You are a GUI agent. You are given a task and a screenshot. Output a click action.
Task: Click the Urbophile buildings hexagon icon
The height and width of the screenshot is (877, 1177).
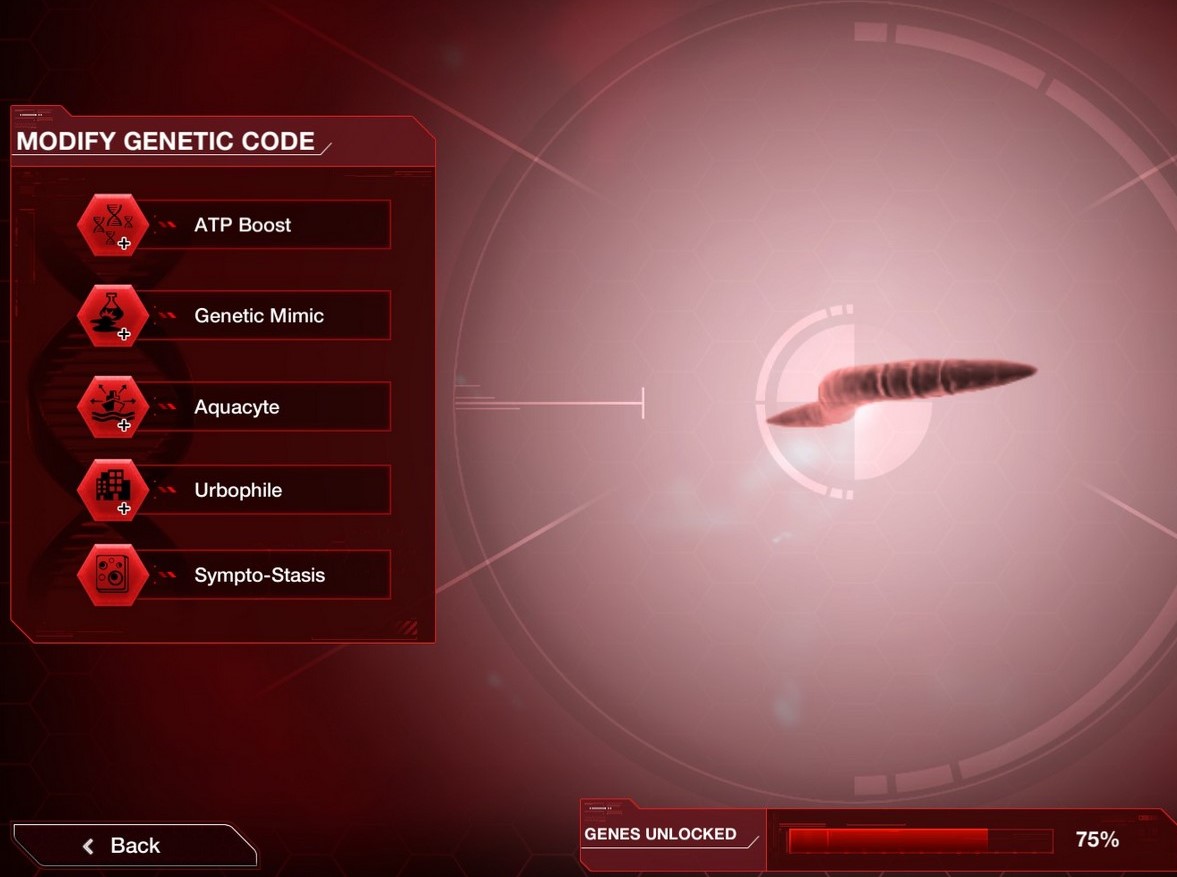pos(113,490)
